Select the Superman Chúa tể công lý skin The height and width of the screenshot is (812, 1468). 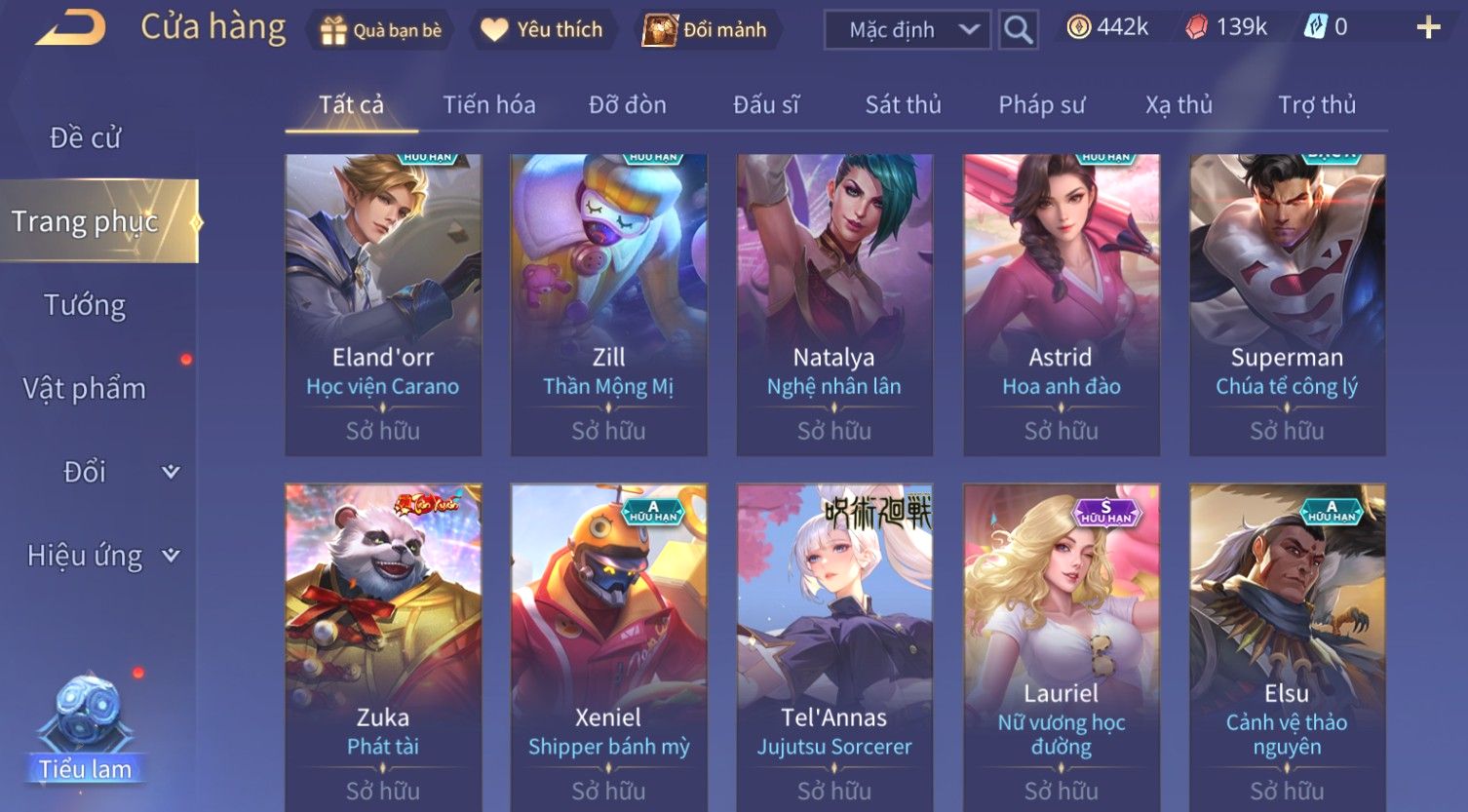[1287, 304]
